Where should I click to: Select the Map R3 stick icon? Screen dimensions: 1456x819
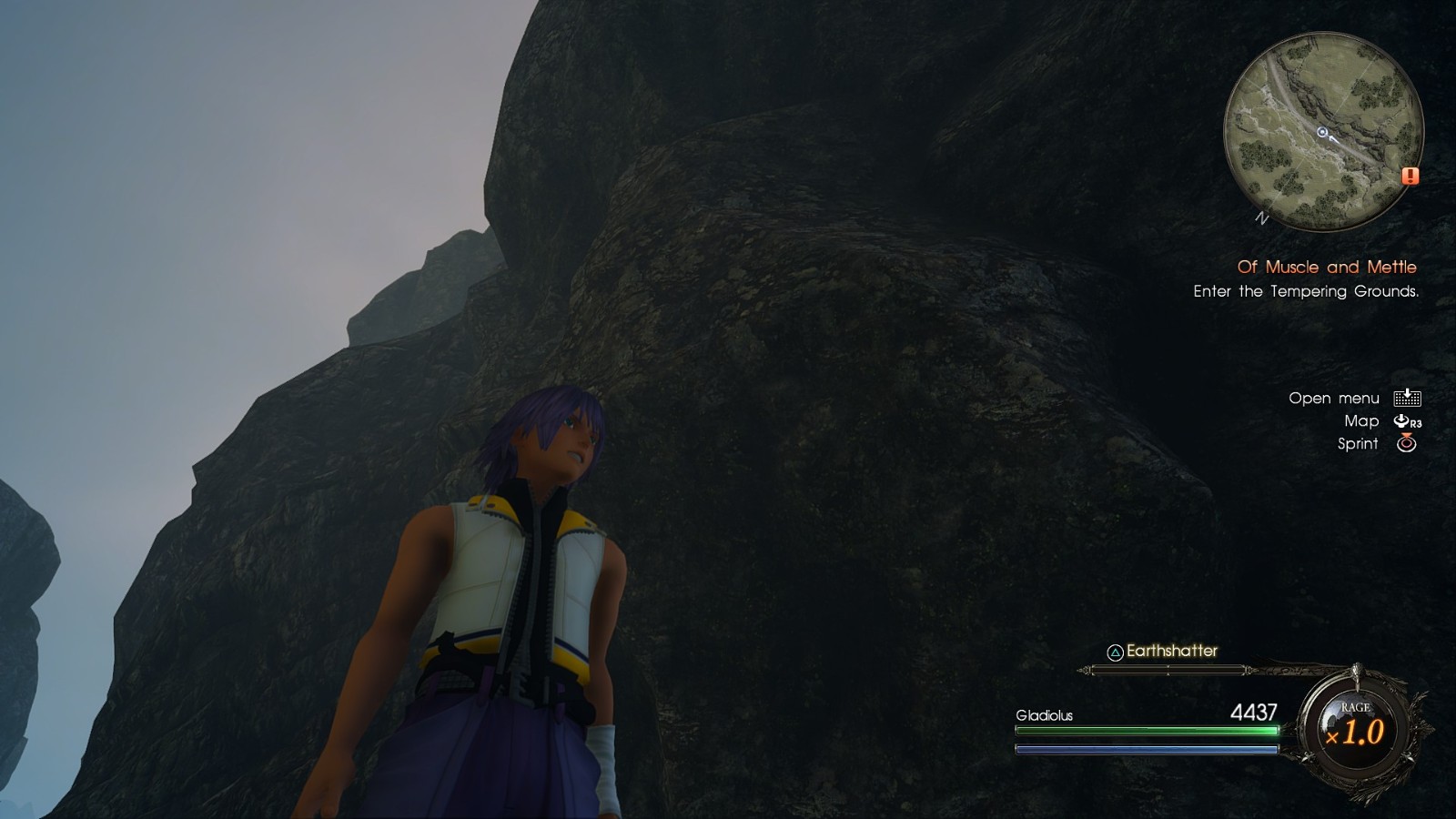(1401, 420)
